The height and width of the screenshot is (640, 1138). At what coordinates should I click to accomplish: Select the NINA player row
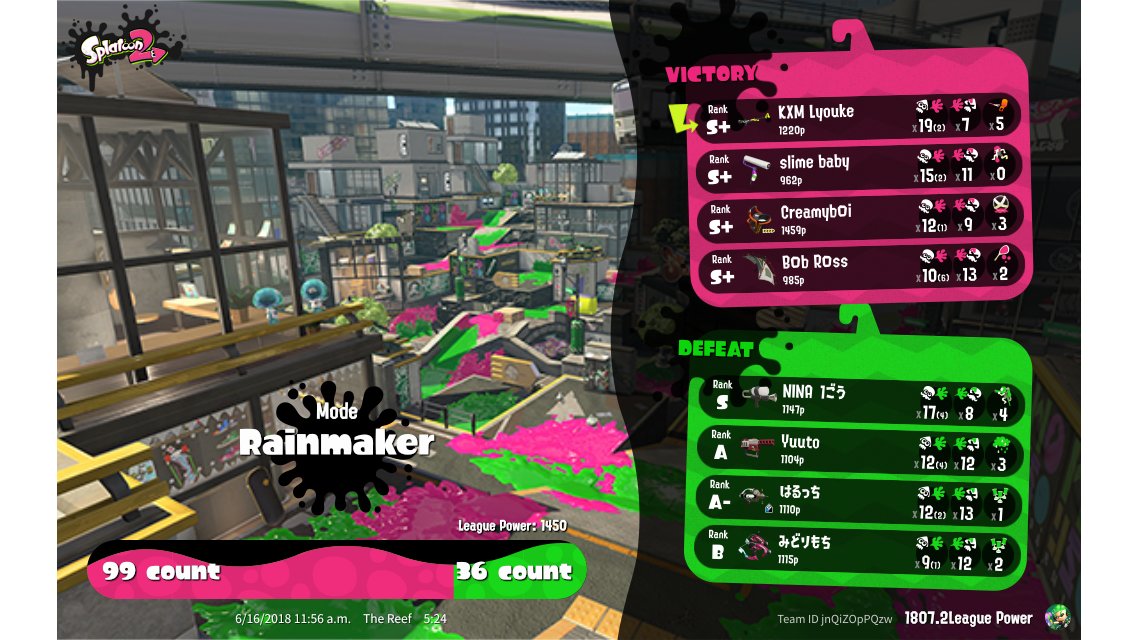point(860,399)
